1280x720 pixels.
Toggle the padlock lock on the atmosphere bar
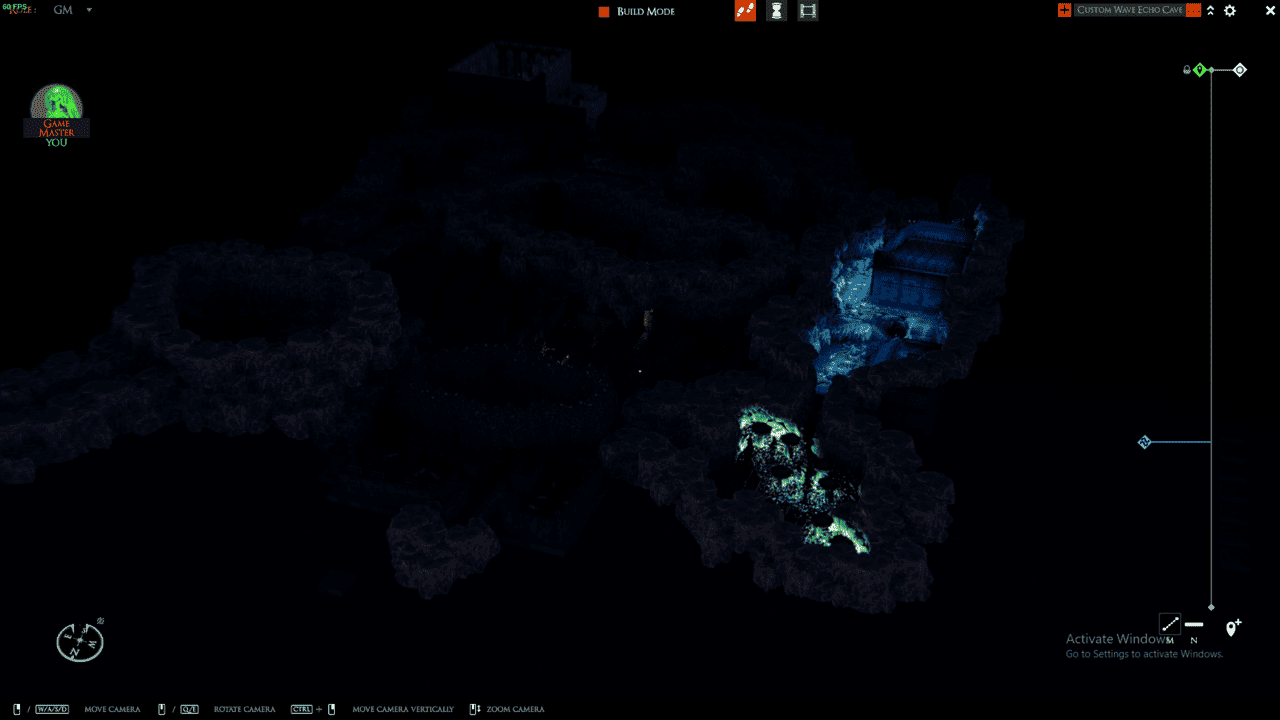tap(1186, 69)
